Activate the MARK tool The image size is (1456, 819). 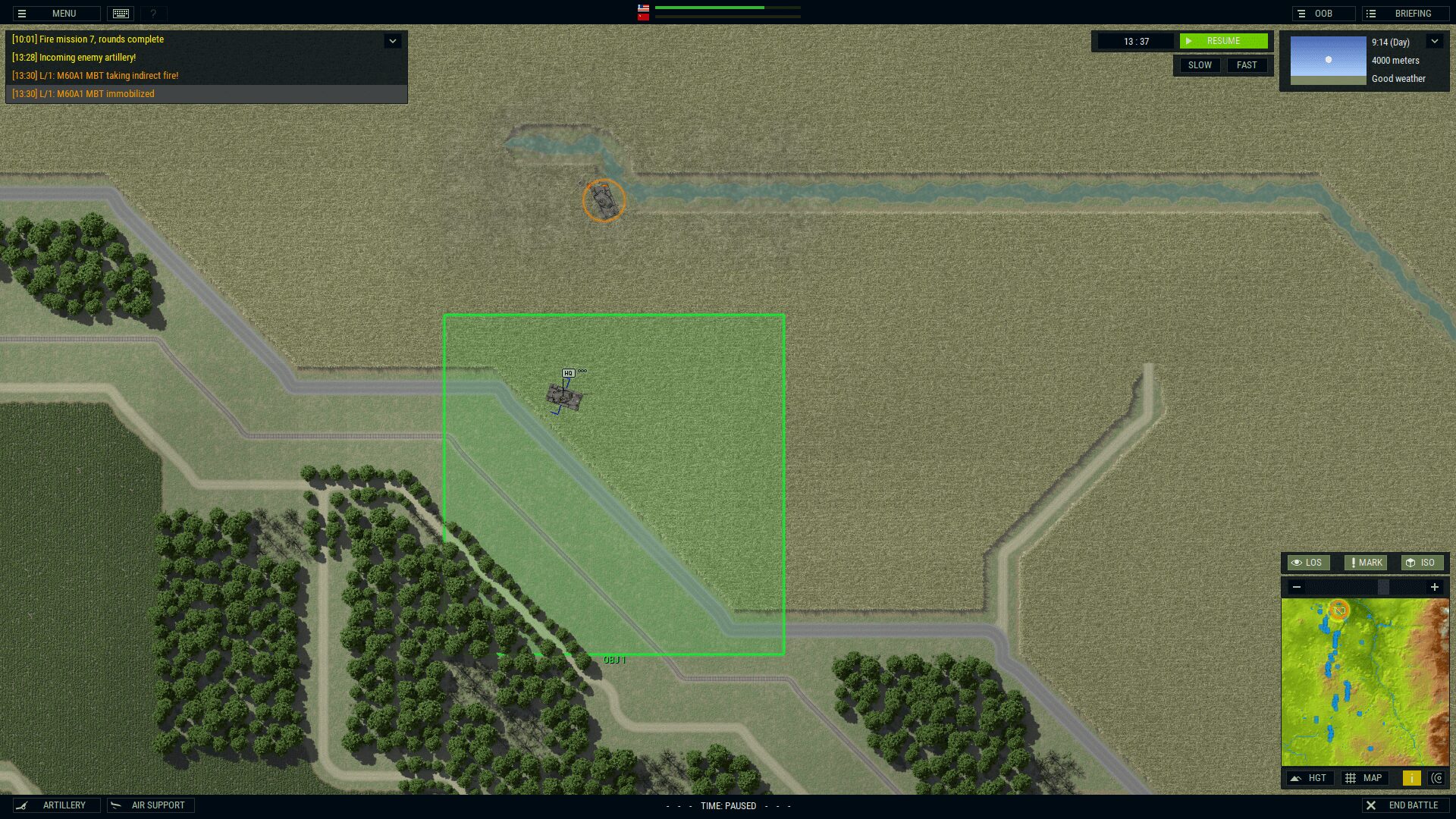point(1366,563)
